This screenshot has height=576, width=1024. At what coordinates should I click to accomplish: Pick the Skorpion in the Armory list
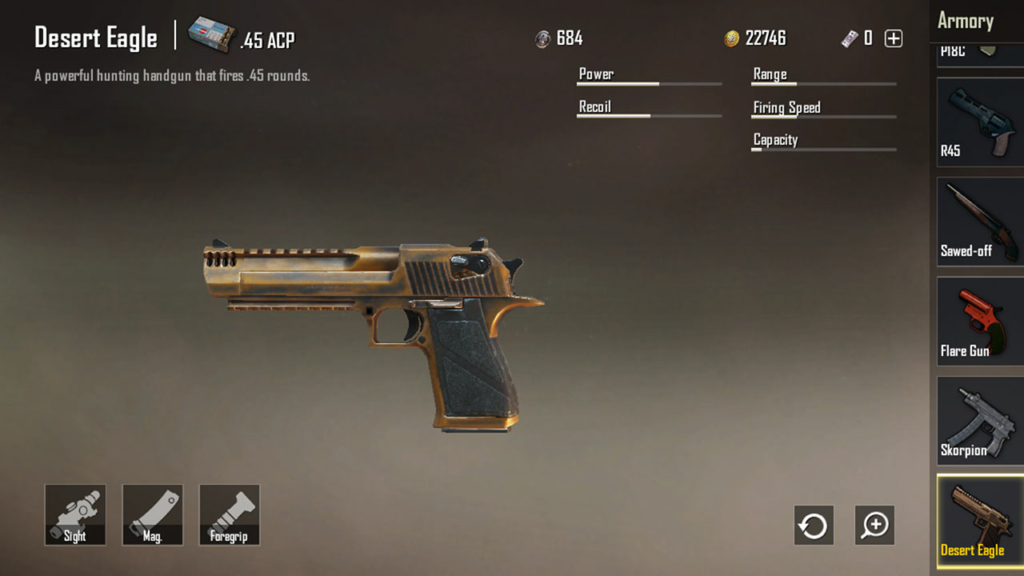(x=980, y=421)
